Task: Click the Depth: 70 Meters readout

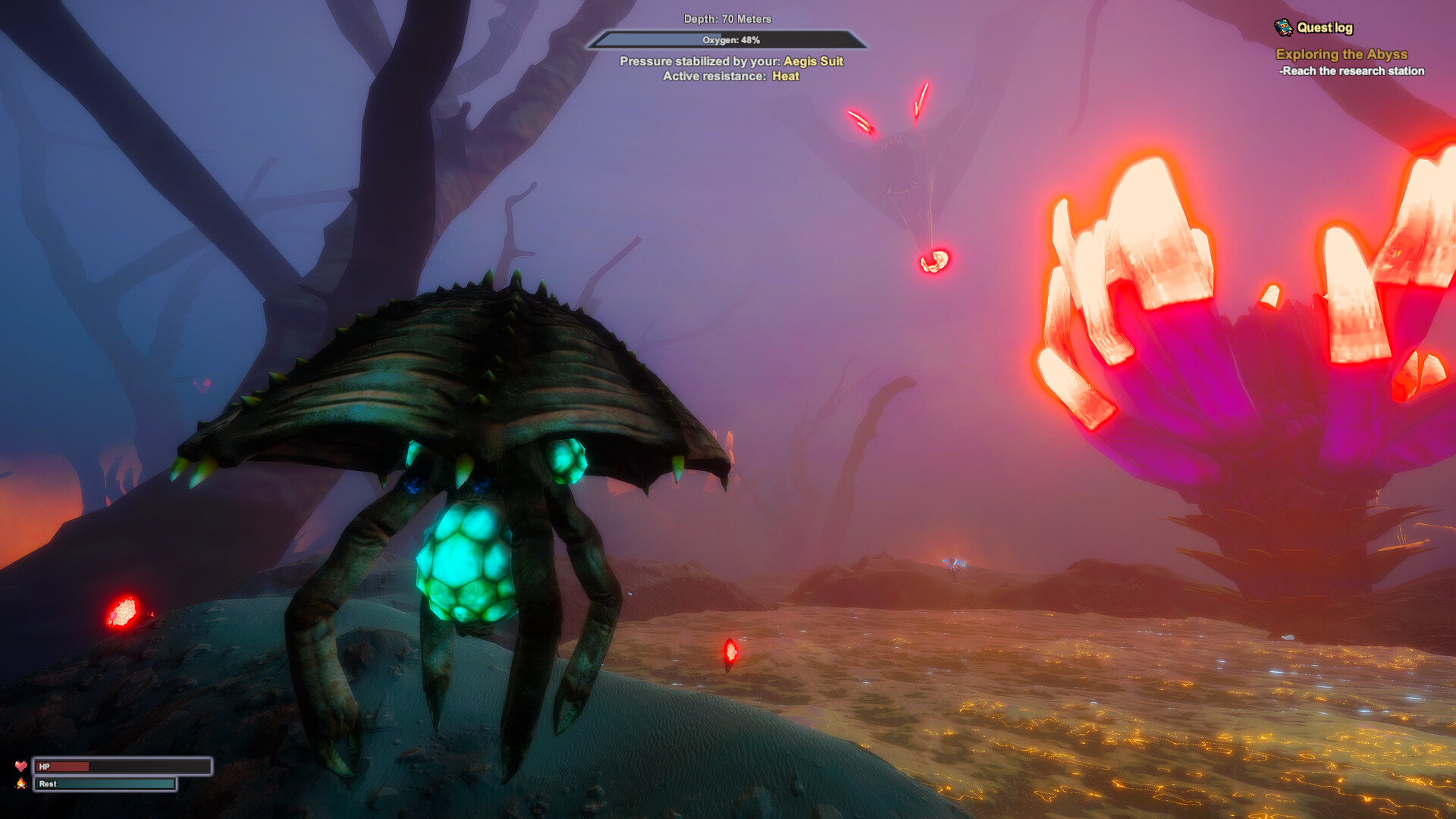Action: coord(727,20)
